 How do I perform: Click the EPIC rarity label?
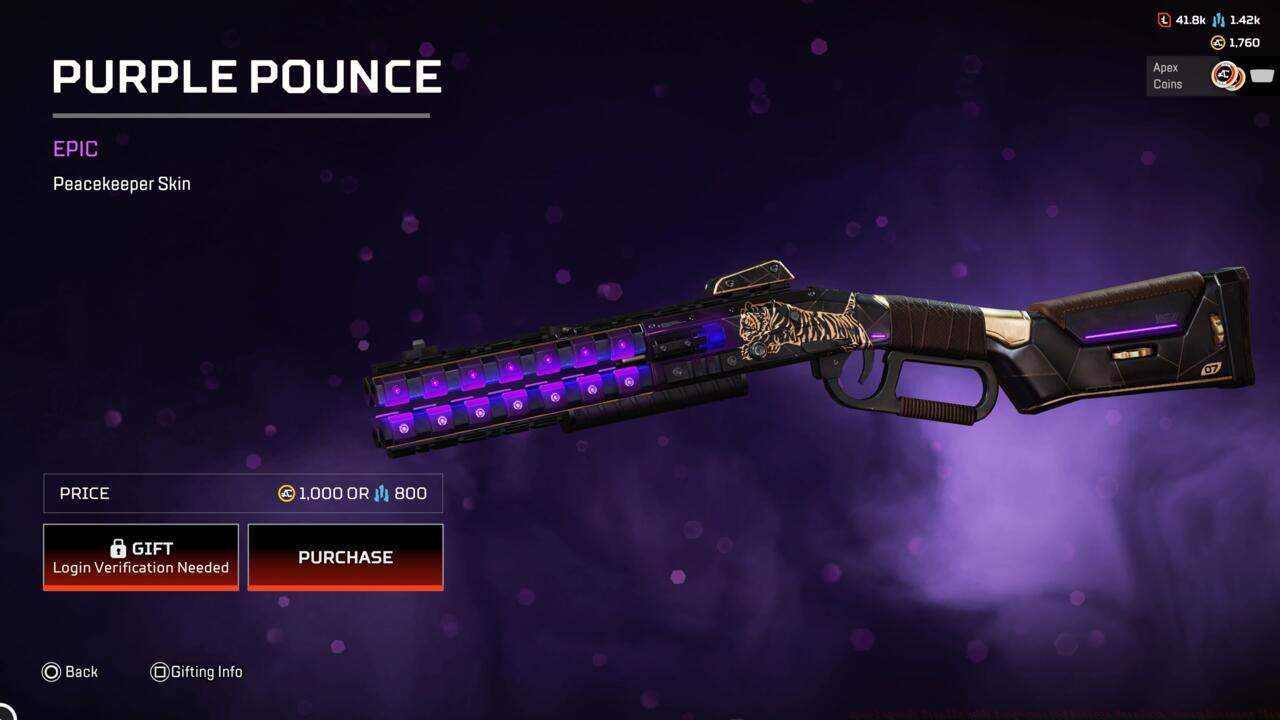(x=75, y=148)
